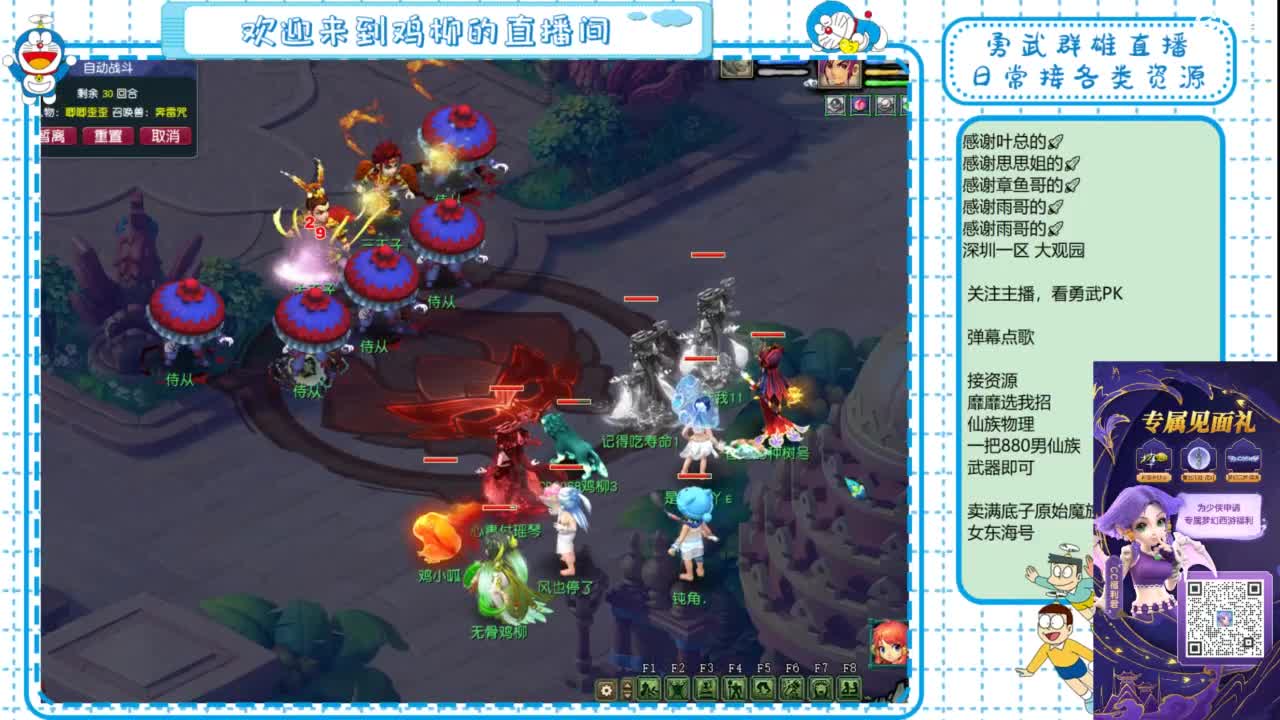Use the black pill quick-item icon
The height and width of the screenshot is (720, 1280).
point(835,104)
